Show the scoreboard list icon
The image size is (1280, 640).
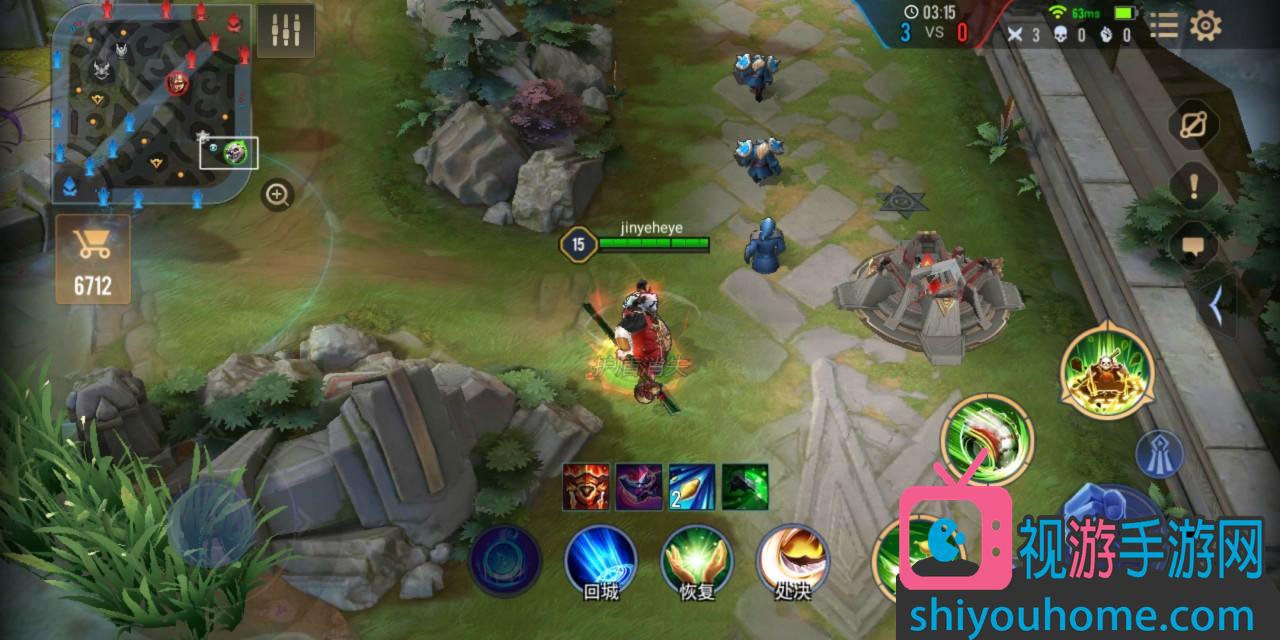1163,26
